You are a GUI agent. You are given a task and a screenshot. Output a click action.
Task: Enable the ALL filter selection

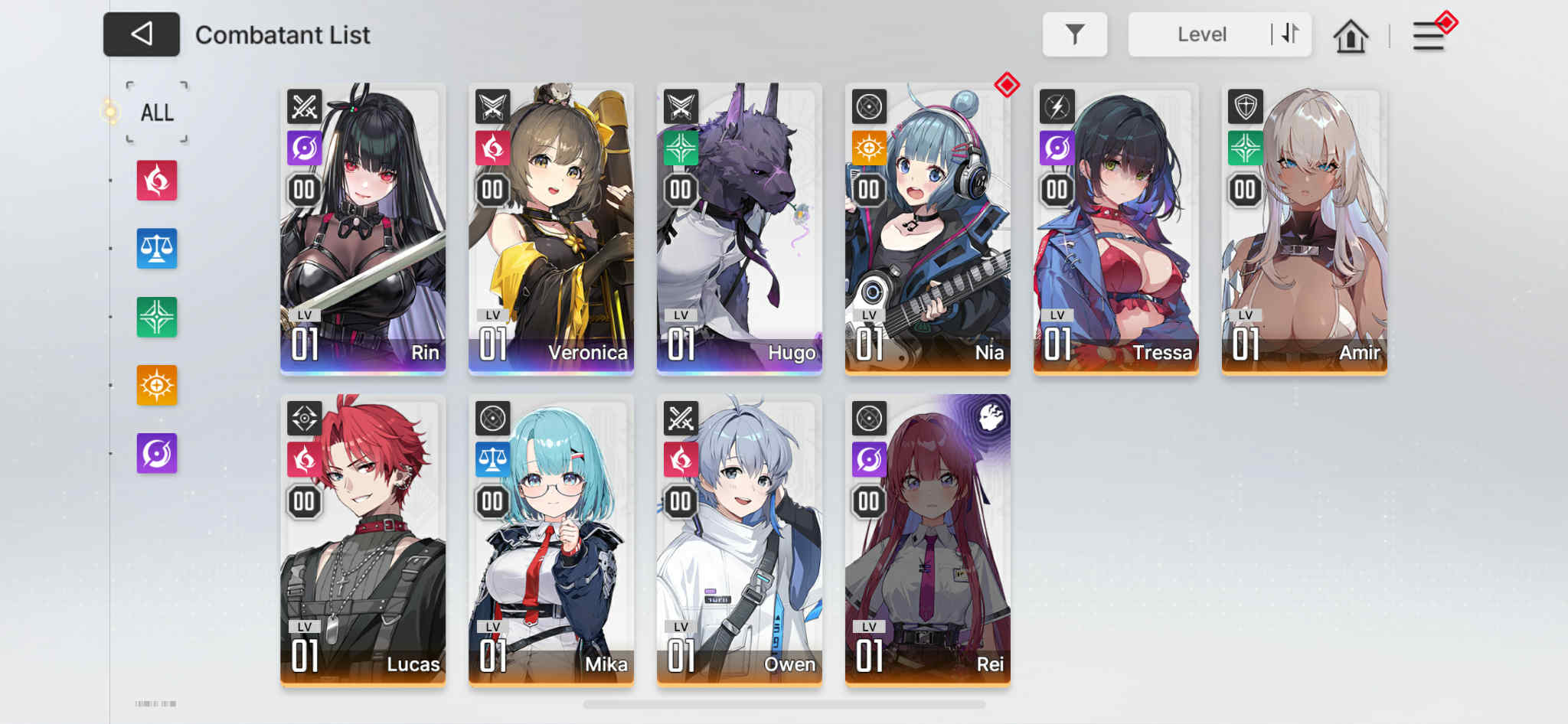(x=155, y=112)
